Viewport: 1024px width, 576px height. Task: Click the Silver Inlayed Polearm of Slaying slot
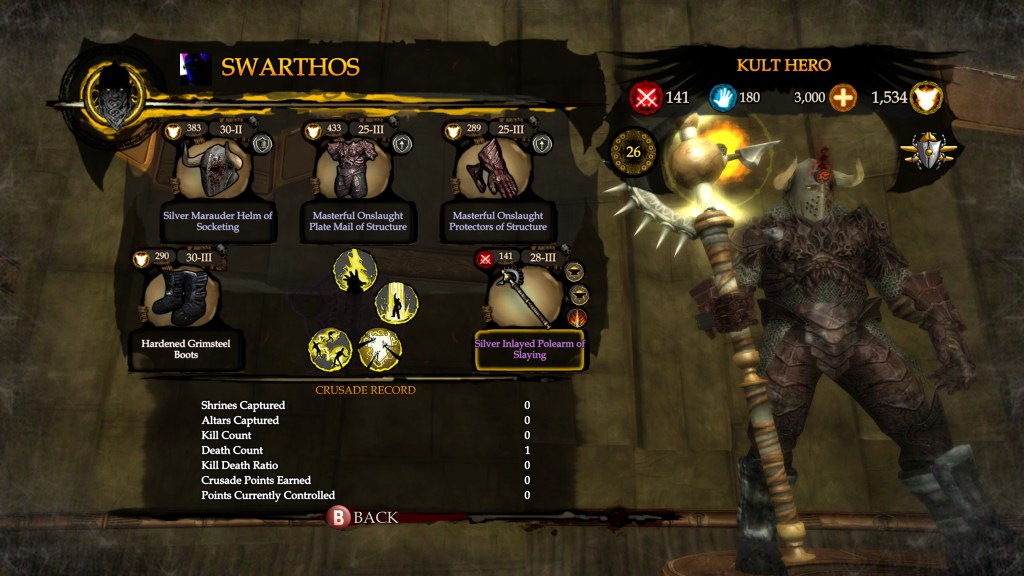(x=527, y=300)
